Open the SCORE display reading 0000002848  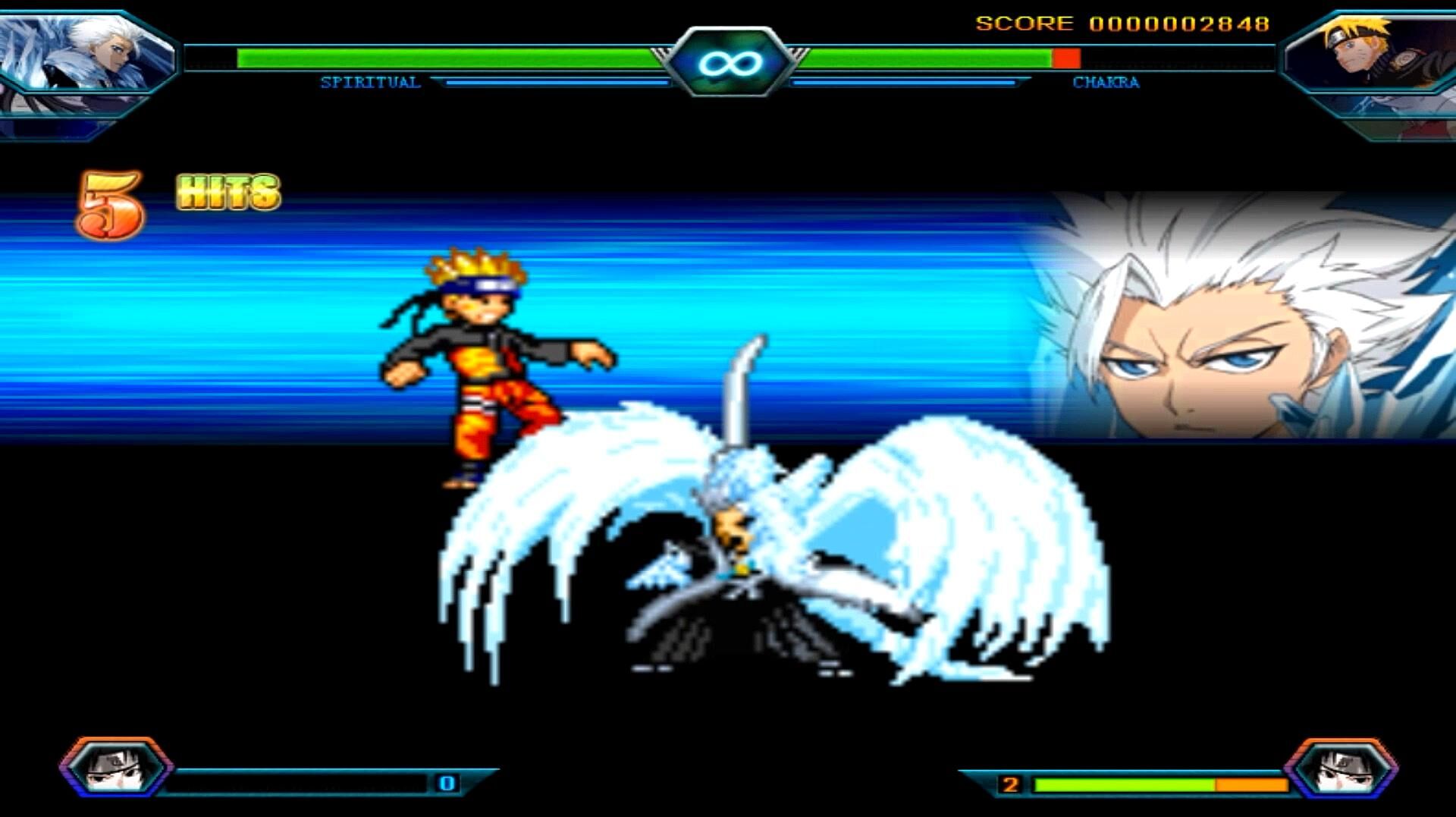1122,23
